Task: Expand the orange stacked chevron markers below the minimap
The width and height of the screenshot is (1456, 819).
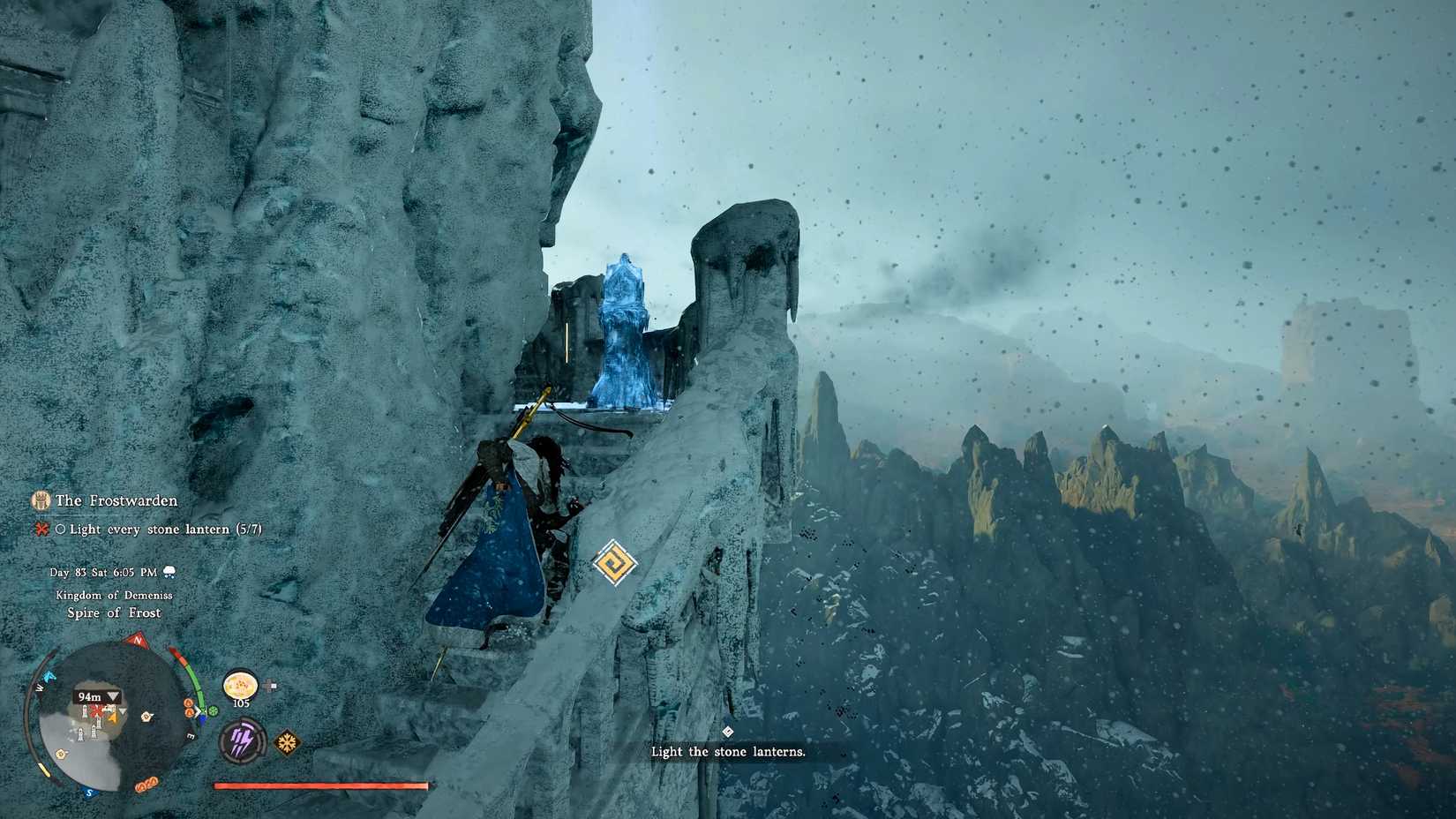Action: pos(146,784)
